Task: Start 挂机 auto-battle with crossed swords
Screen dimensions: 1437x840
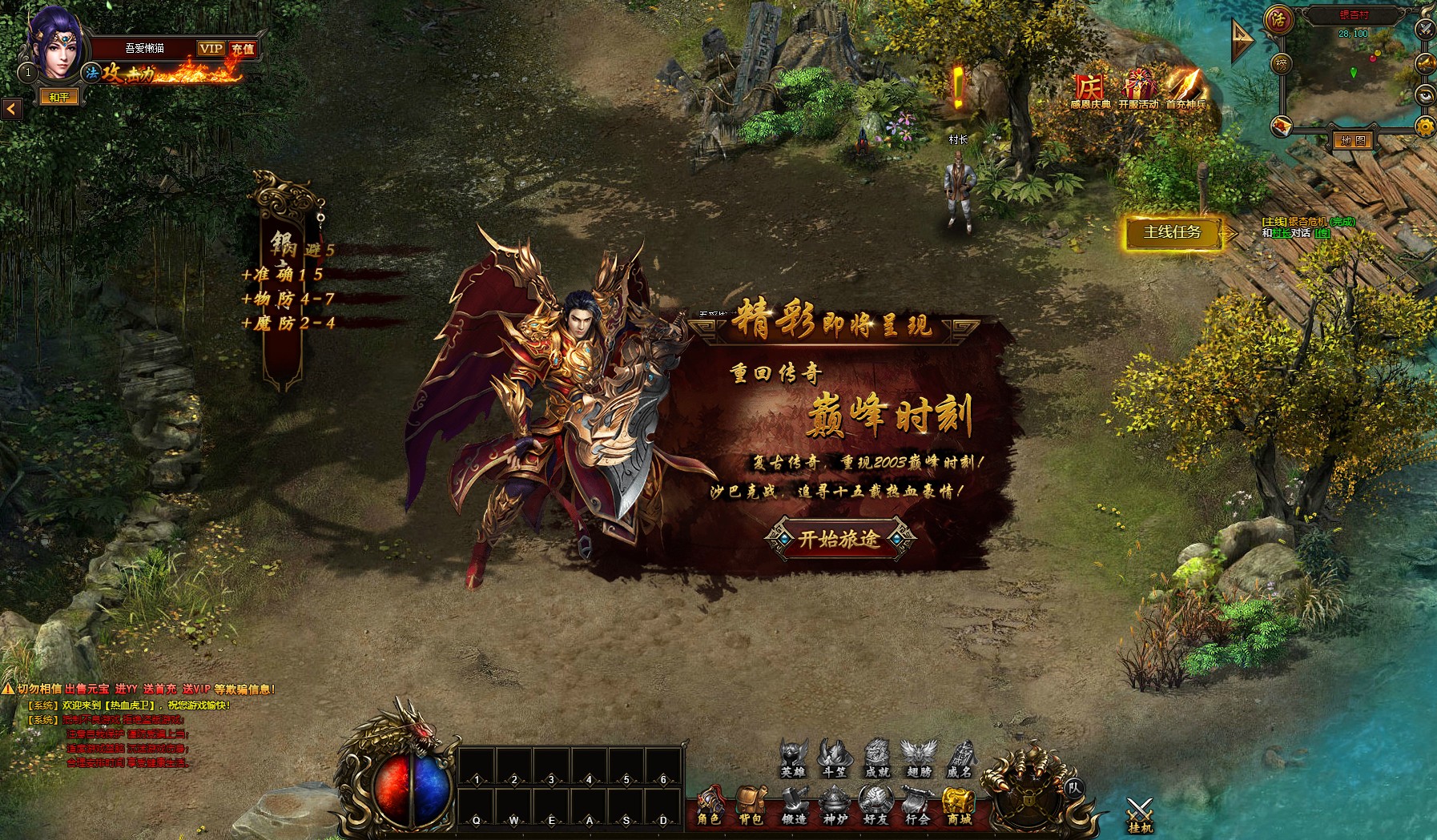Action: 1139,814
